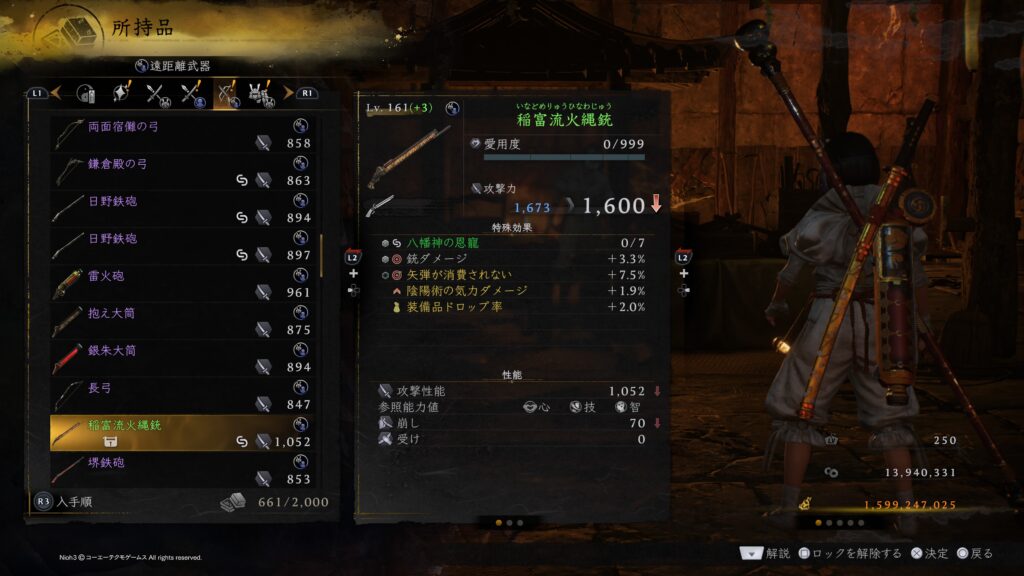Open the yin-yang item tab
The height and width of the screenshot is (576, 1024).
pyautogui.click(x=88, y=94)
